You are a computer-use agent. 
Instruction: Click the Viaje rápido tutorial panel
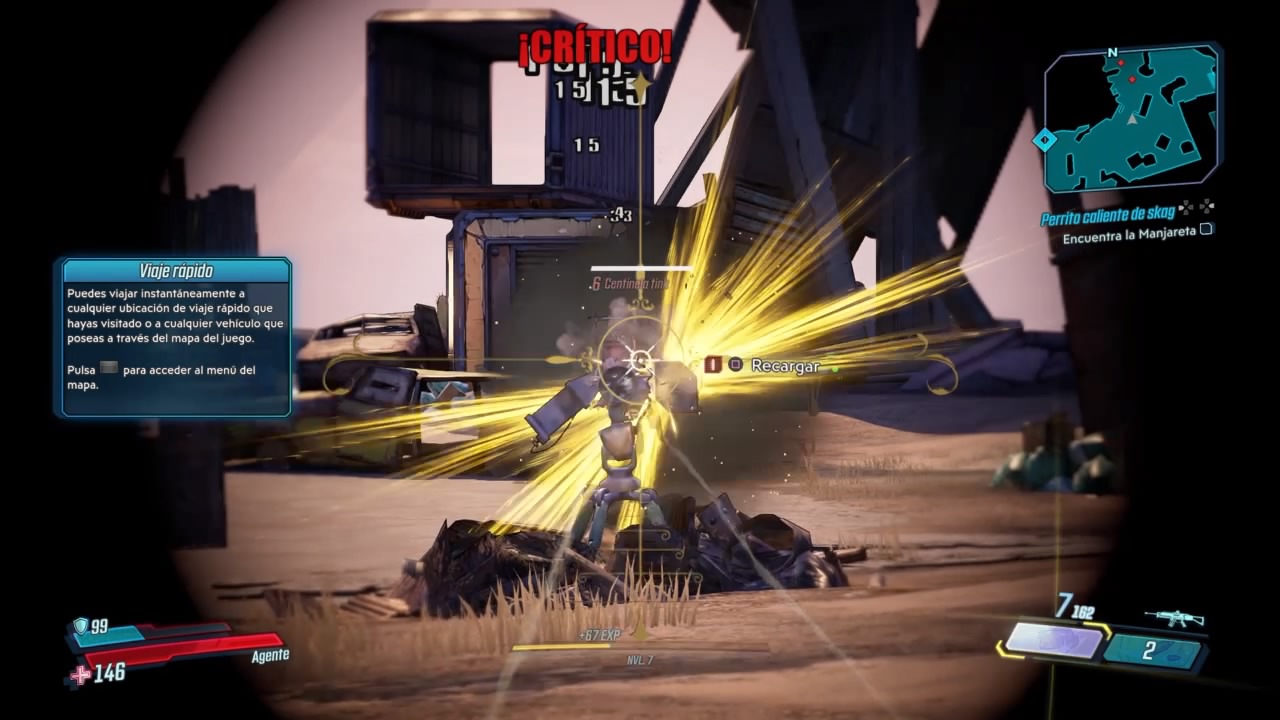tap(176, 337)
